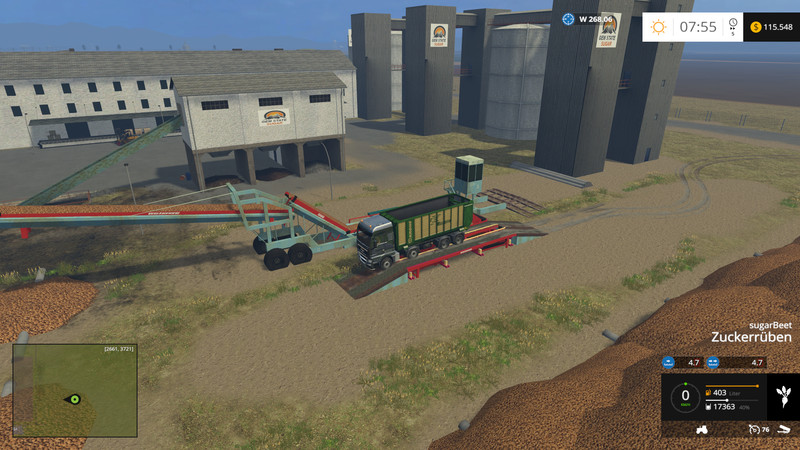
Task: Toggle the cruise control speed icon
Action: [x=750, y=429]
